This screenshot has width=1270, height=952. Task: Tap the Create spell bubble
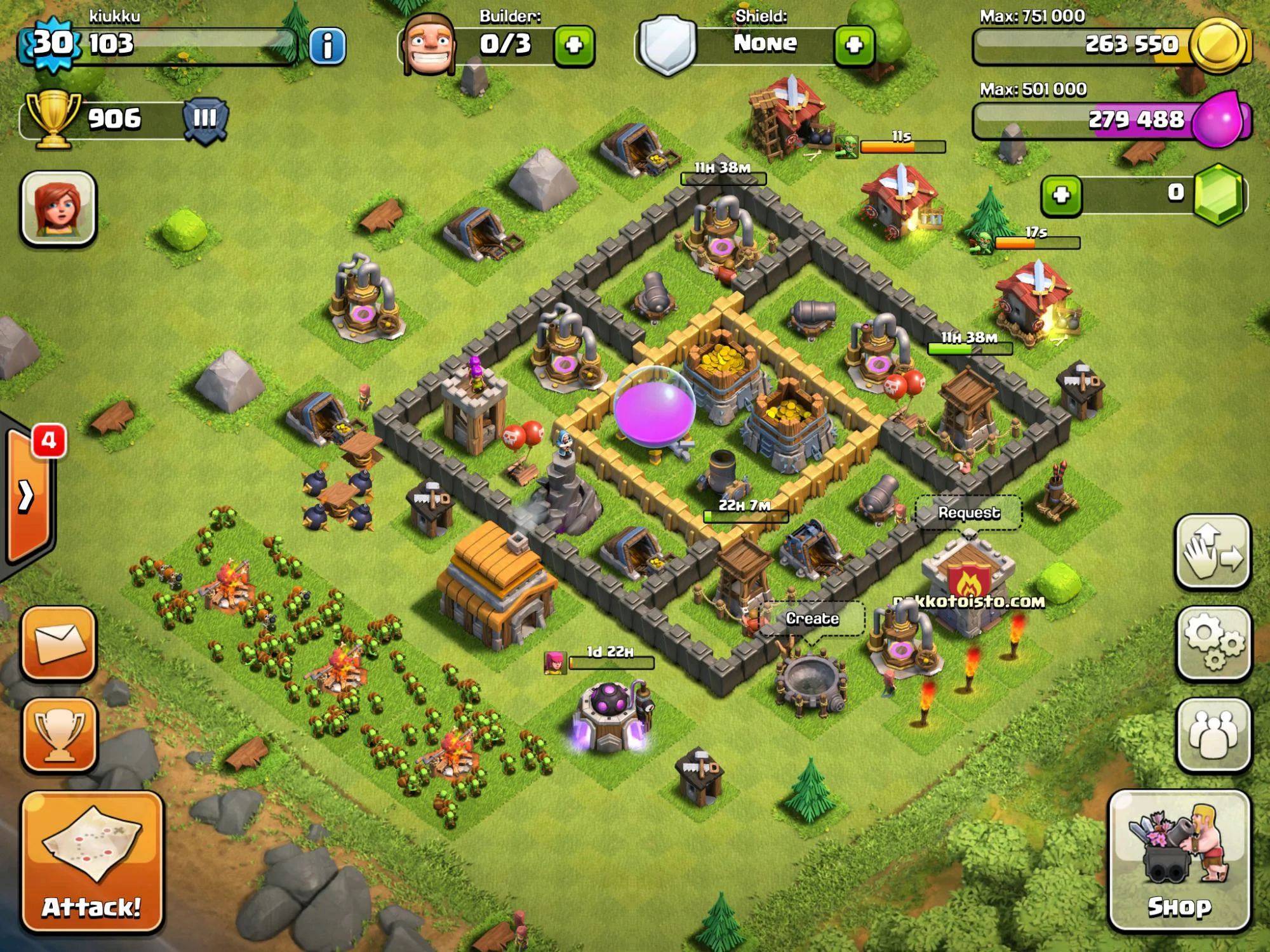coord(812,619)
